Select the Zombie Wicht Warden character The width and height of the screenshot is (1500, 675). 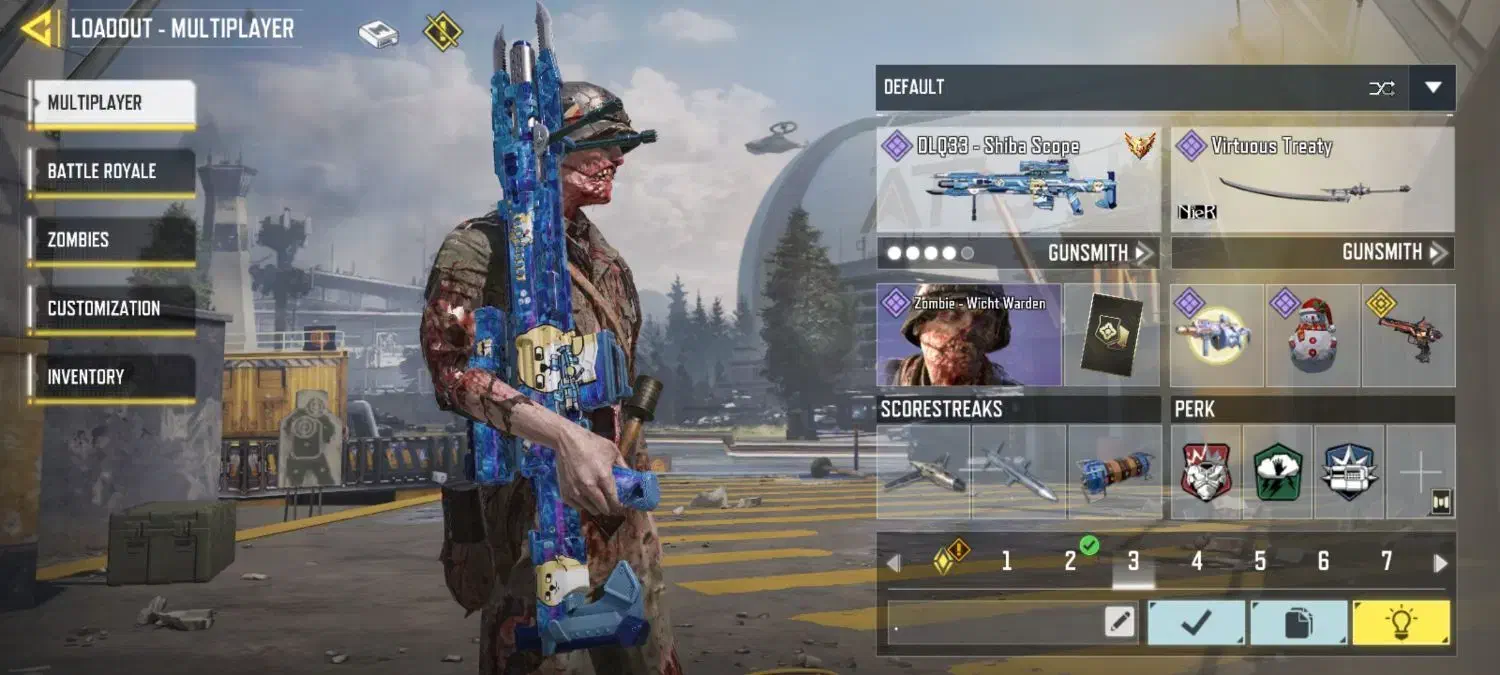tap(968, 335)
